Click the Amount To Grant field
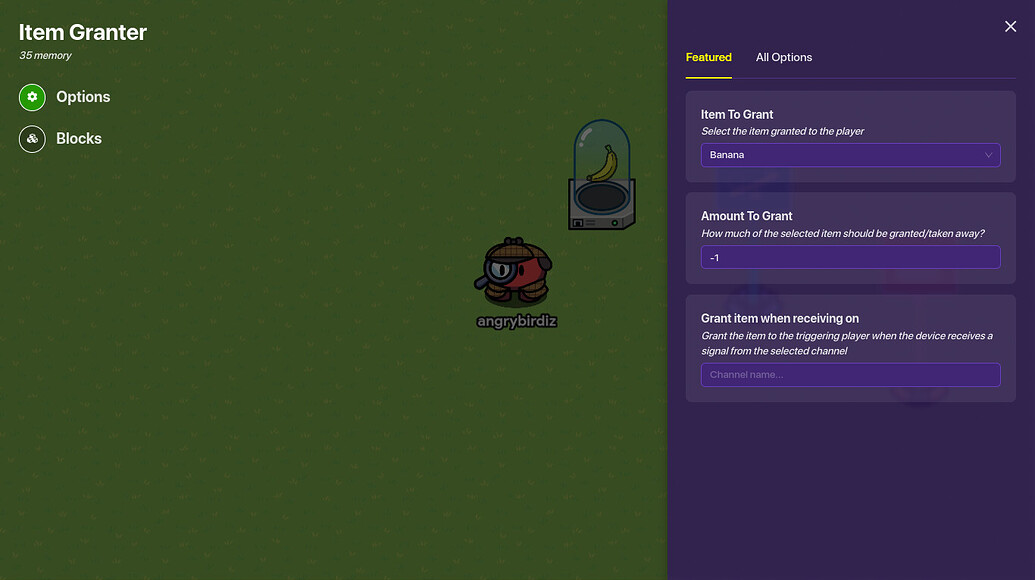 click(x=850, y=258)
